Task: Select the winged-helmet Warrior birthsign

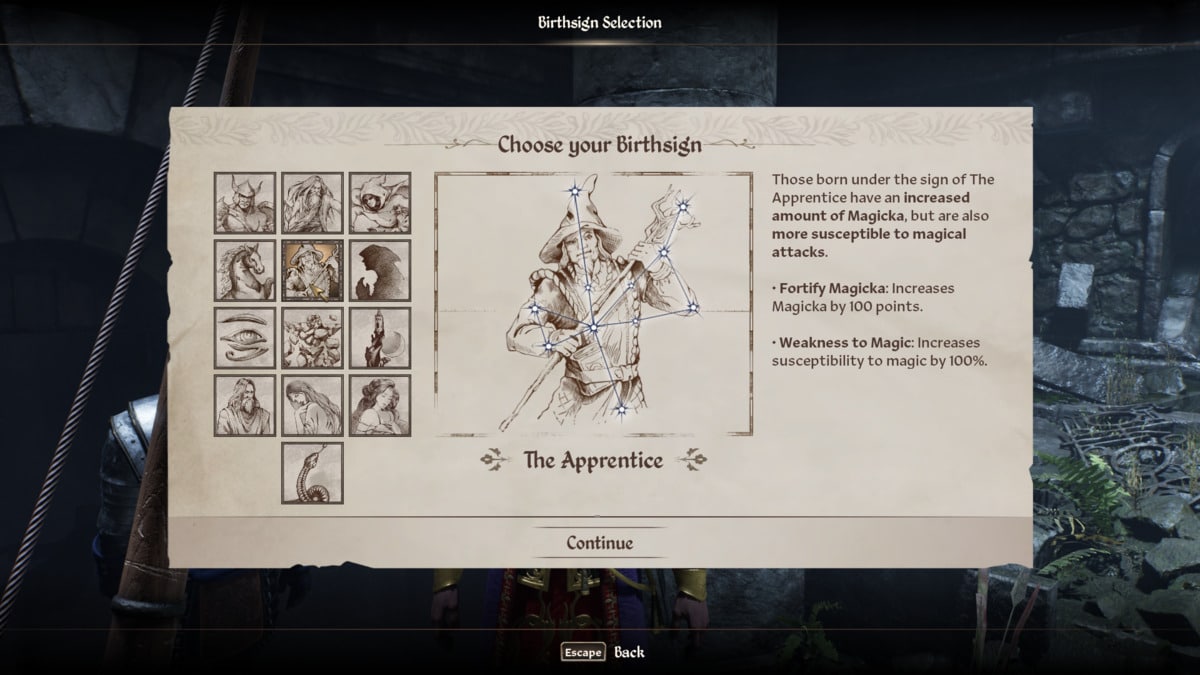Action: [245, 203]
